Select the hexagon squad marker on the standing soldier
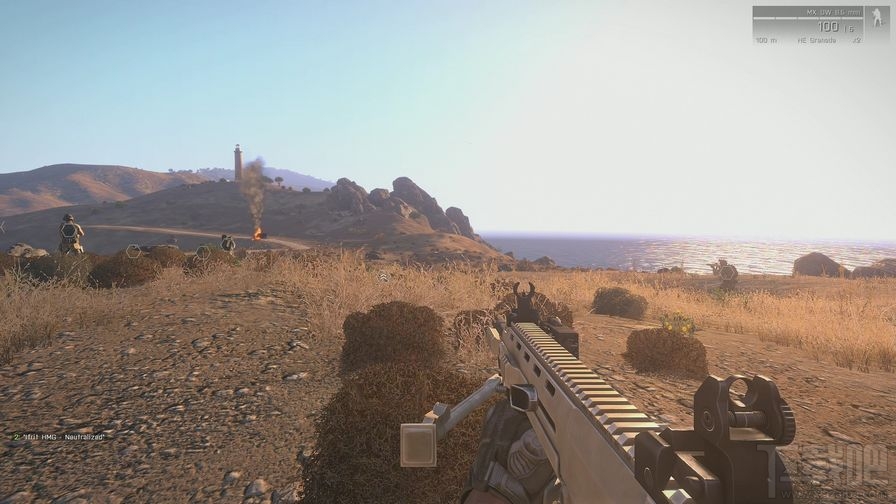Viewport: 896px width, 504px height. (x=69, y=229)
